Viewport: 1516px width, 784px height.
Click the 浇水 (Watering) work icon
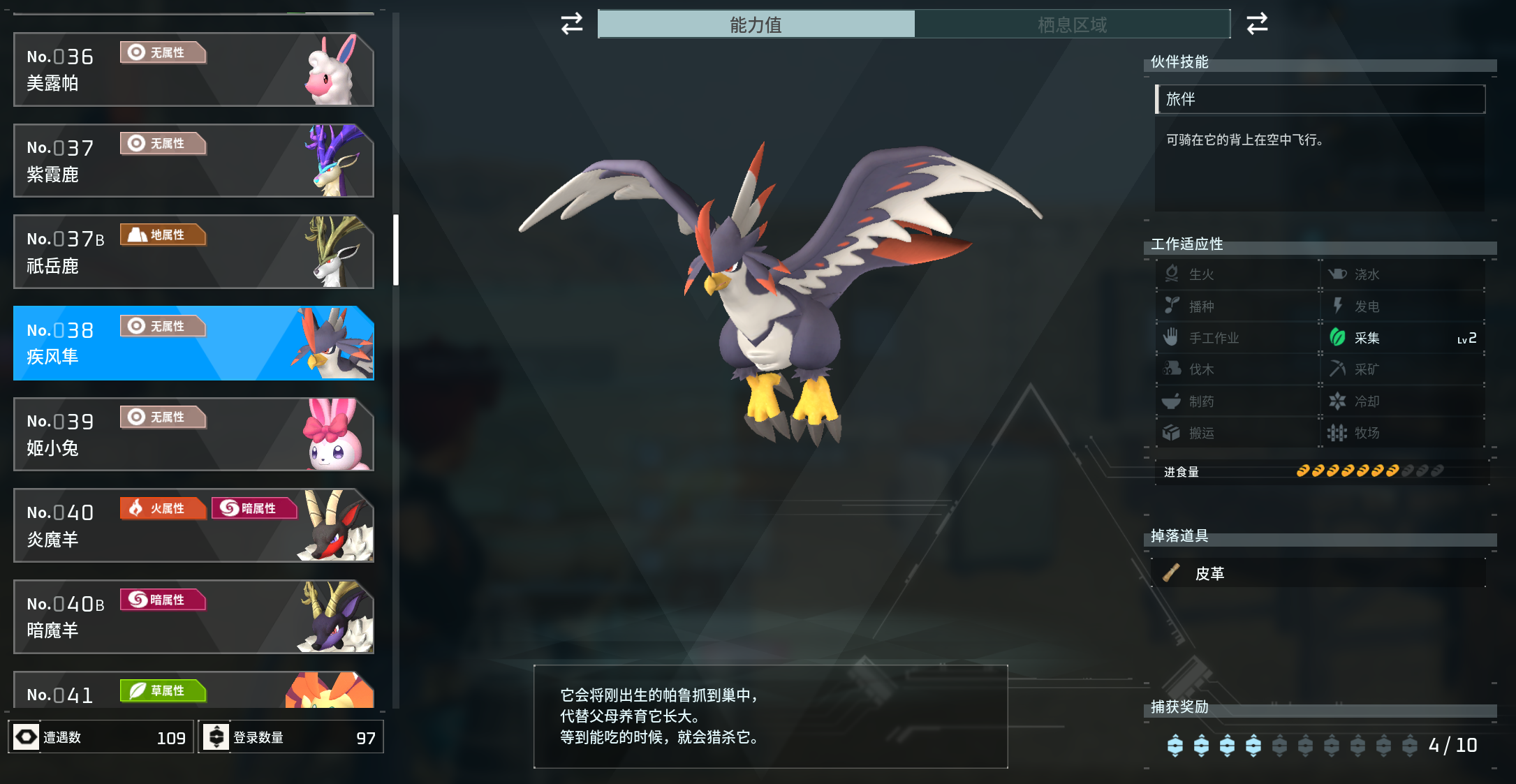pyautogui.click(x=1337, y=274)
